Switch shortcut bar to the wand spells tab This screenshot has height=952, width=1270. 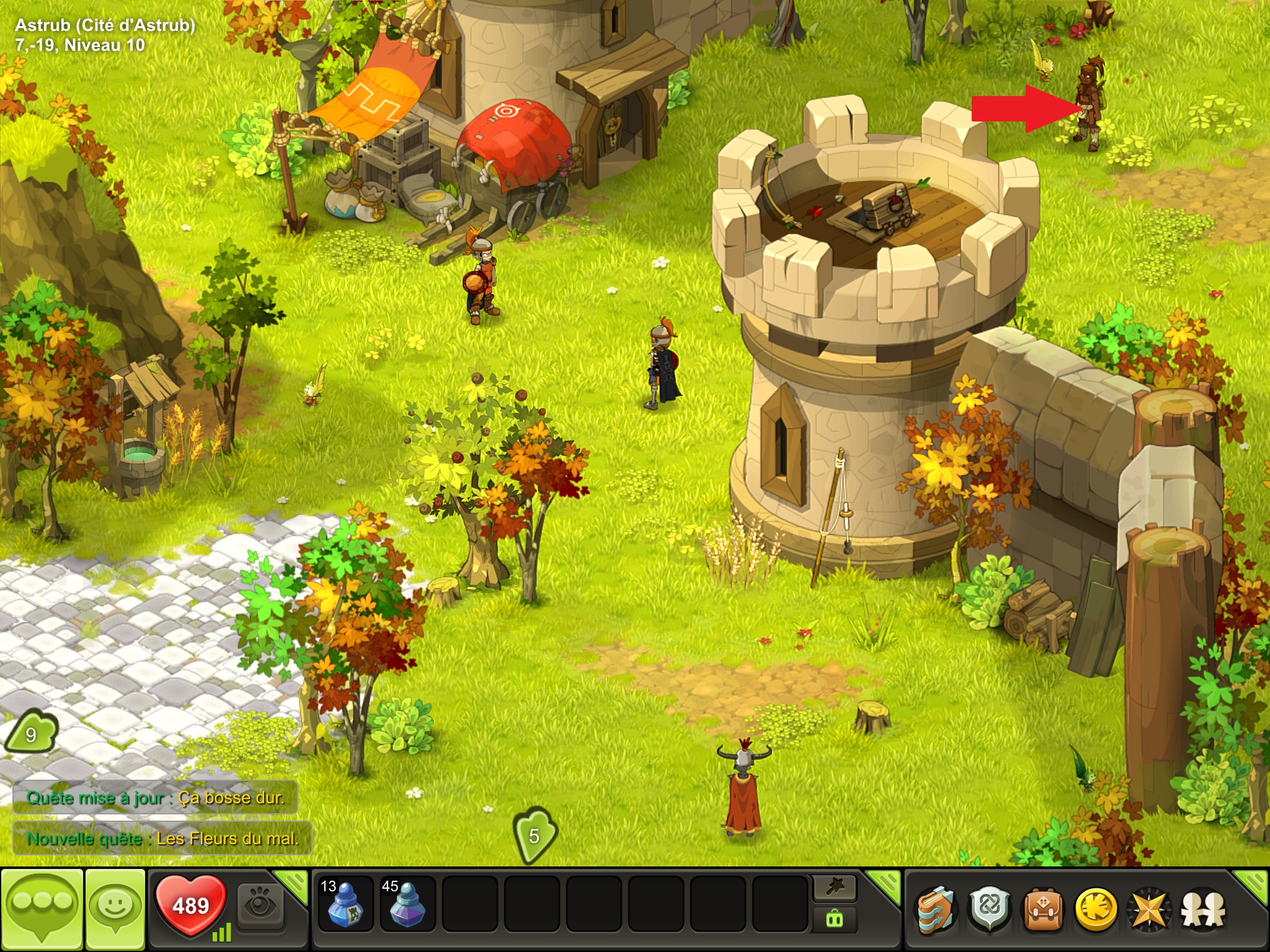pos(835,888)
